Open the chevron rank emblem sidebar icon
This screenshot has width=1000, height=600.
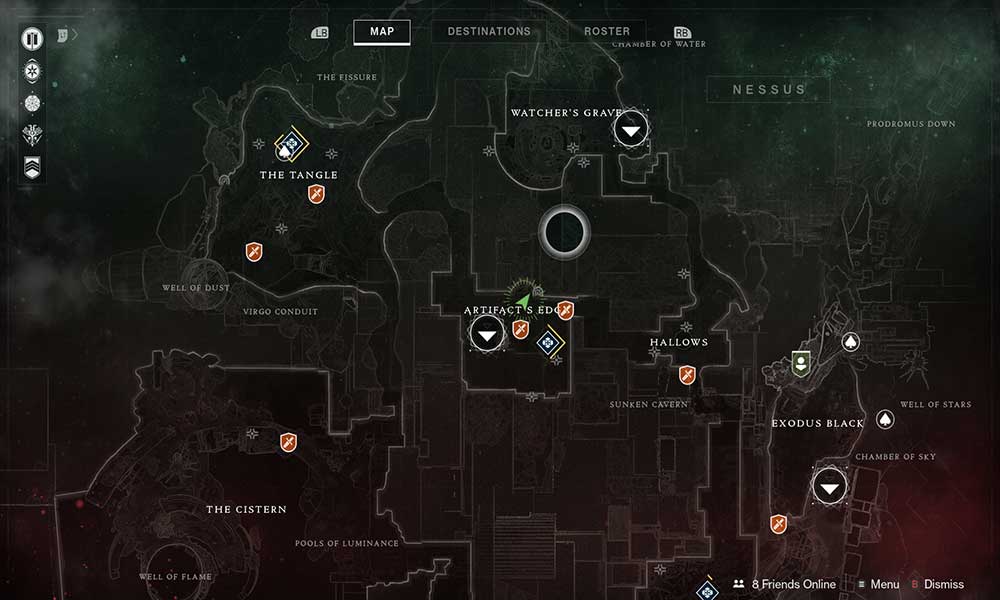tap(33, 167)
